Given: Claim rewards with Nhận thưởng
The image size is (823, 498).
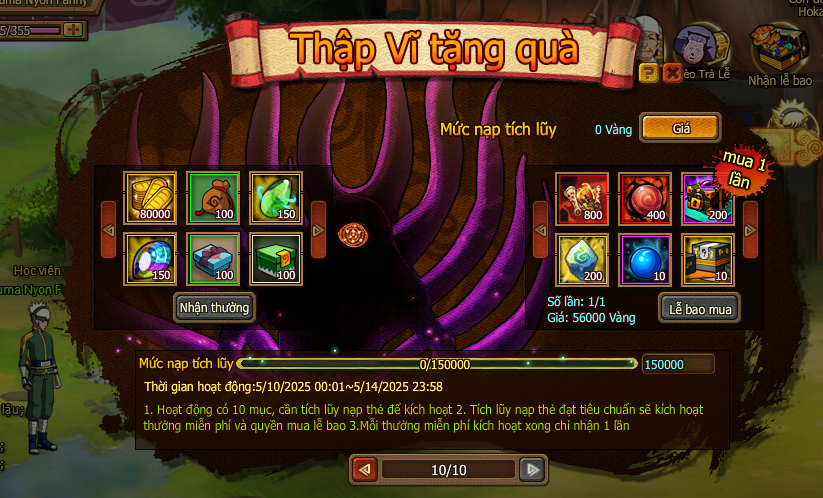Looking at the screenshot, I should [x=213, y=306].
